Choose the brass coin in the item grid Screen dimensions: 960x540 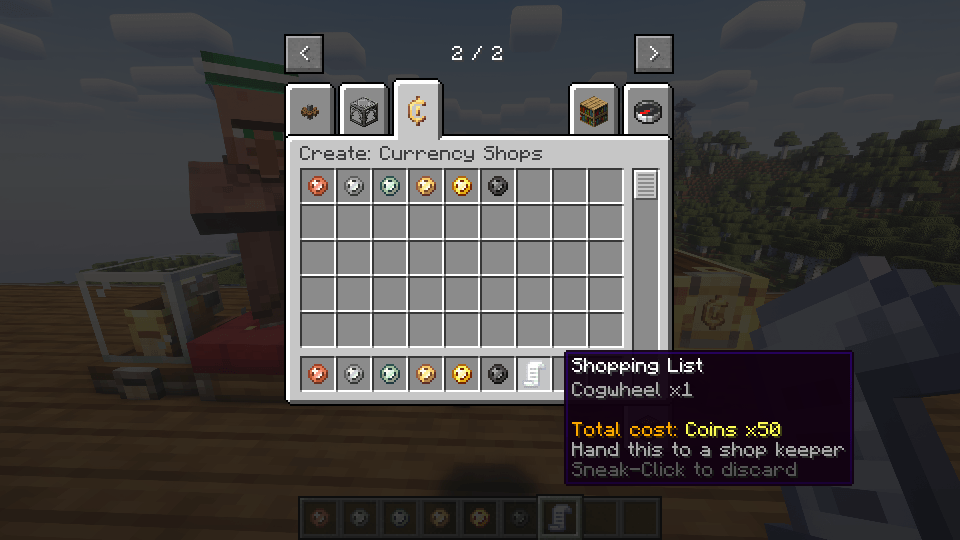coord(426,186)
